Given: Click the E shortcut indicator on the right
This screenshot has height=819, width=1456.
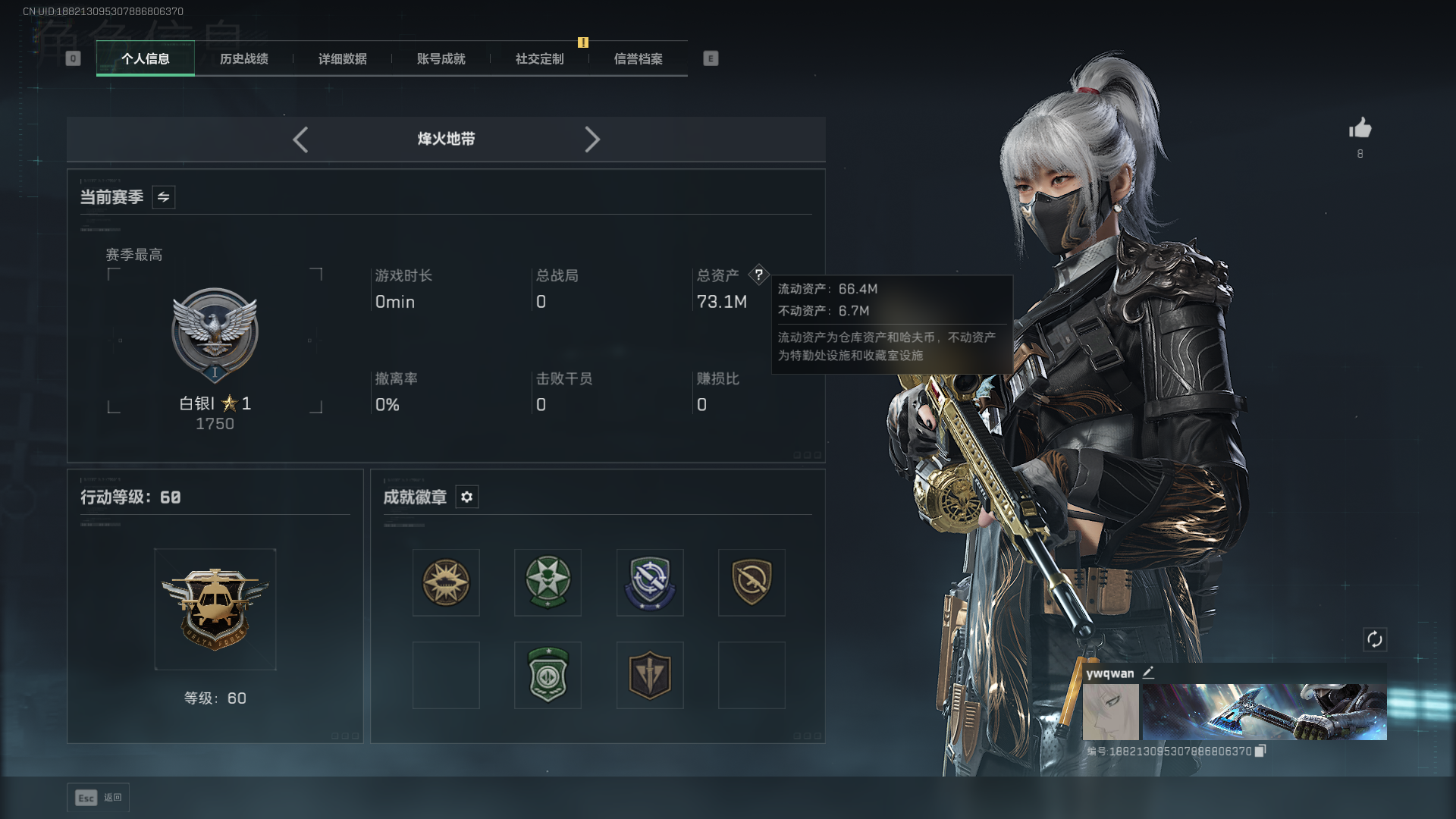Looking at the screenshot, I should tap(710, 58).
